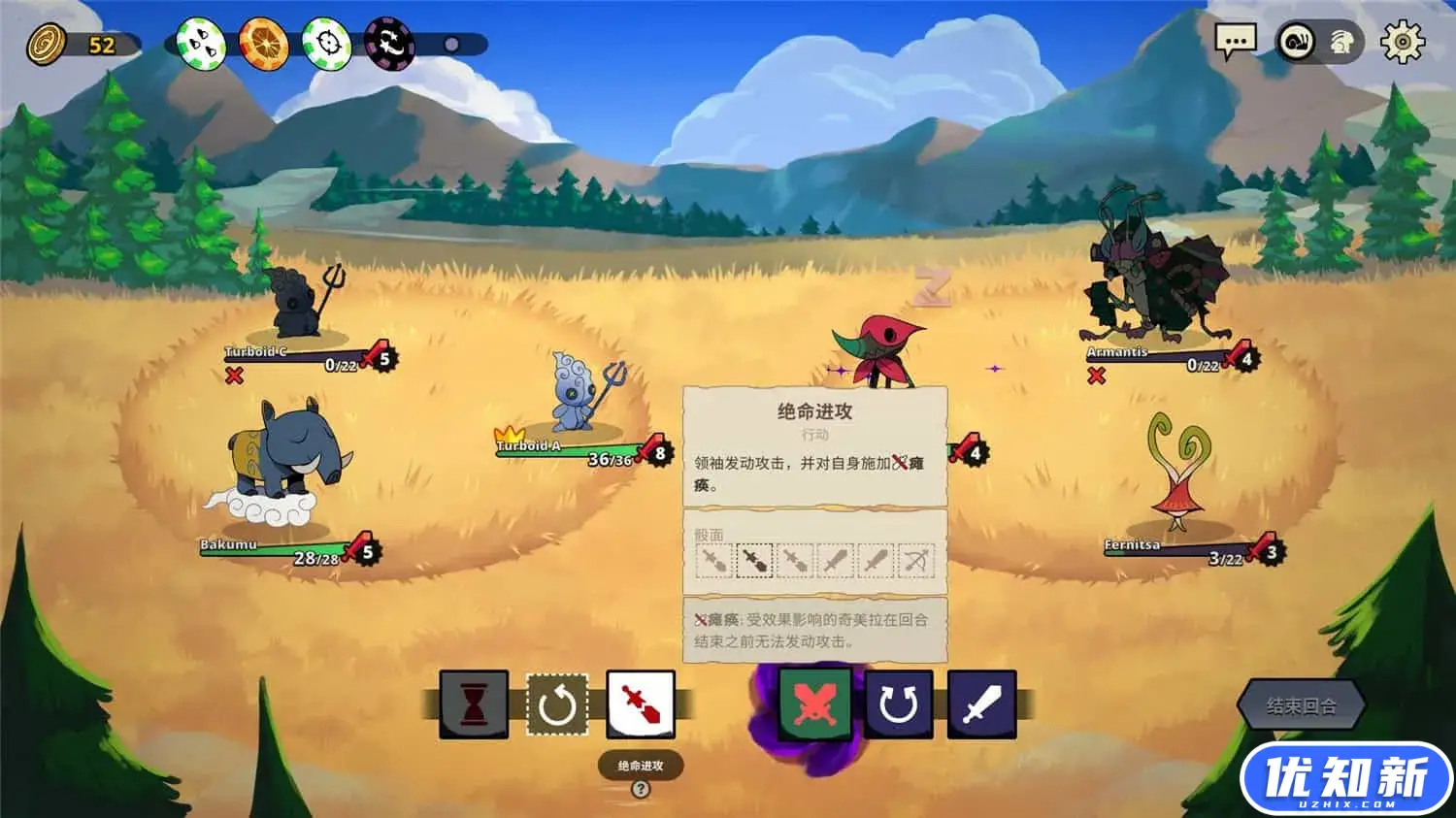The height and width of the screenshot is (818, 1456).
Task: Click the white three-drops poker chip
Action: pos(202,44)
